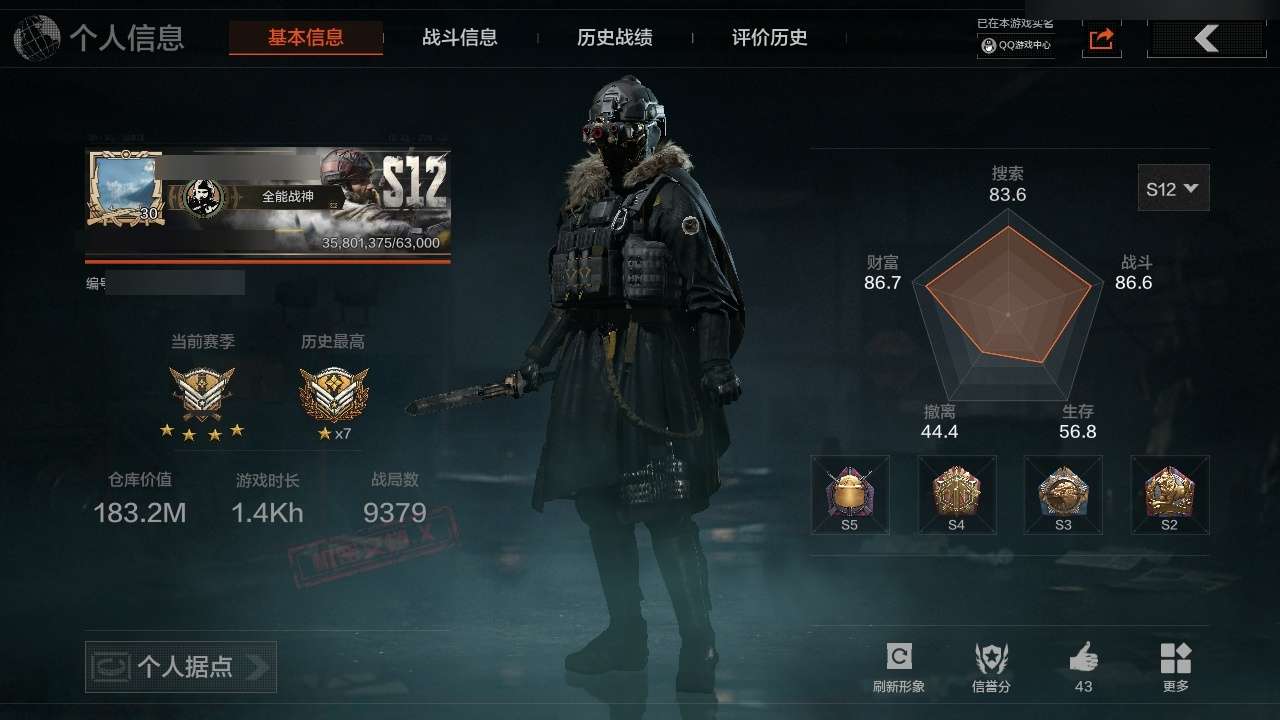Go back with the arrow button
Image resolution: width=1280 pixels, height=720 pixels.
[x=1206, y=39]
